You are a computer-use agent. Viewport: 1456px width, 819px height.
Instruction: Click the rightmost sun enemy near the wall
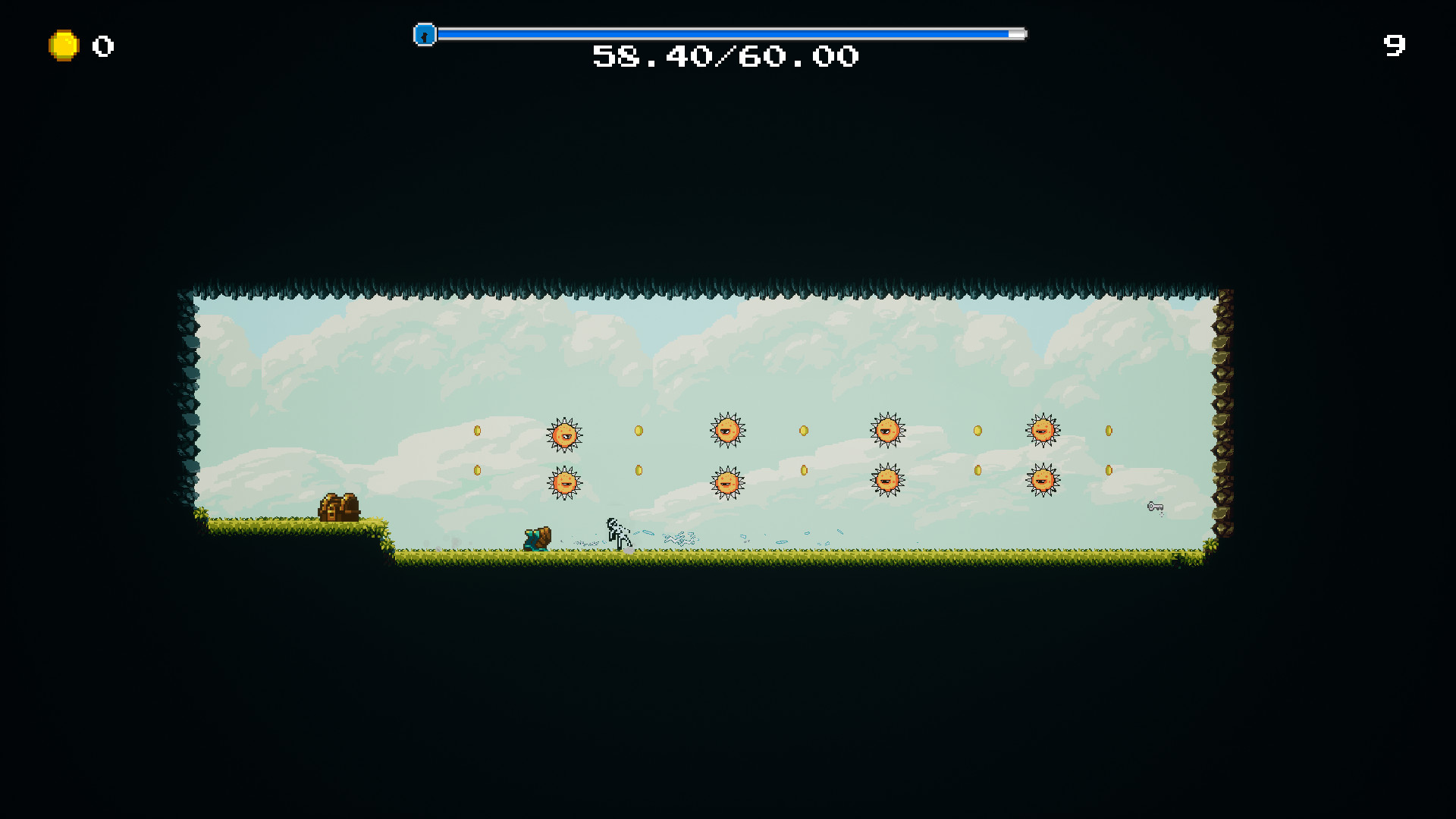(1043, 430)
